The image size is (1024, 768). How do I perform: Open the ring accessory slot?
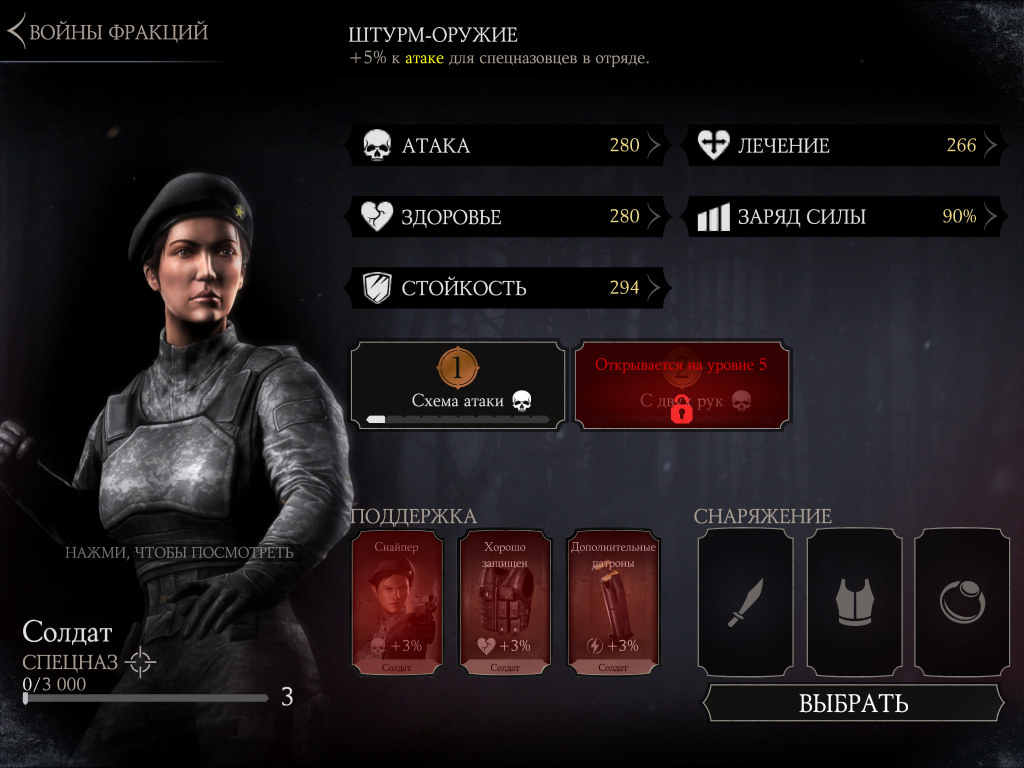tap(962, 602)
